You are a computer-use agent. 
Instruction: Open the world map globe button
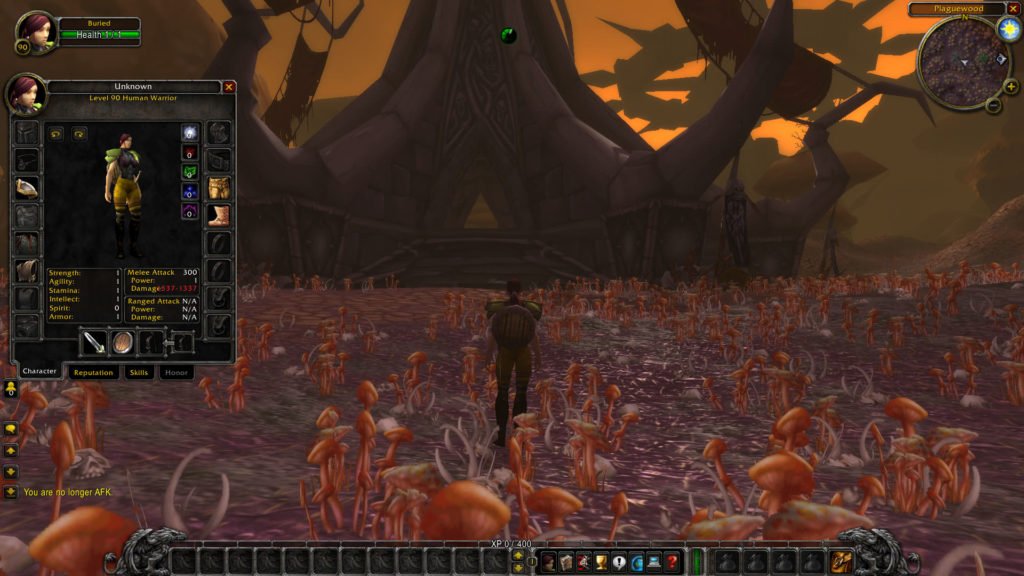(637, 562)
